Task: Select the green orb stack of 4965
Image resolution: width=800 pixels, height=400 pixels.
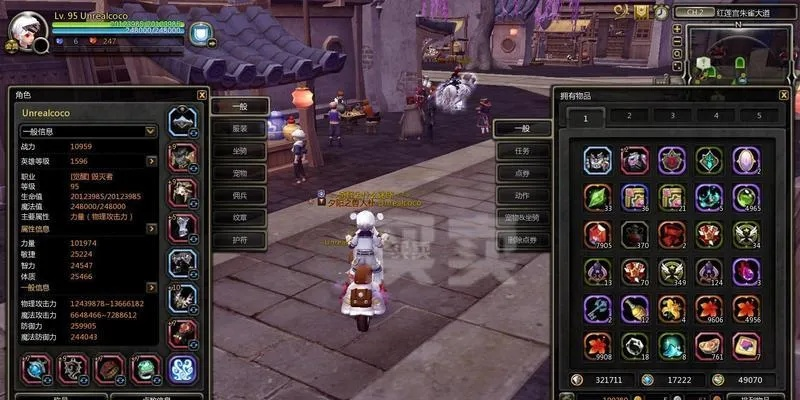Action: (745, 197)
